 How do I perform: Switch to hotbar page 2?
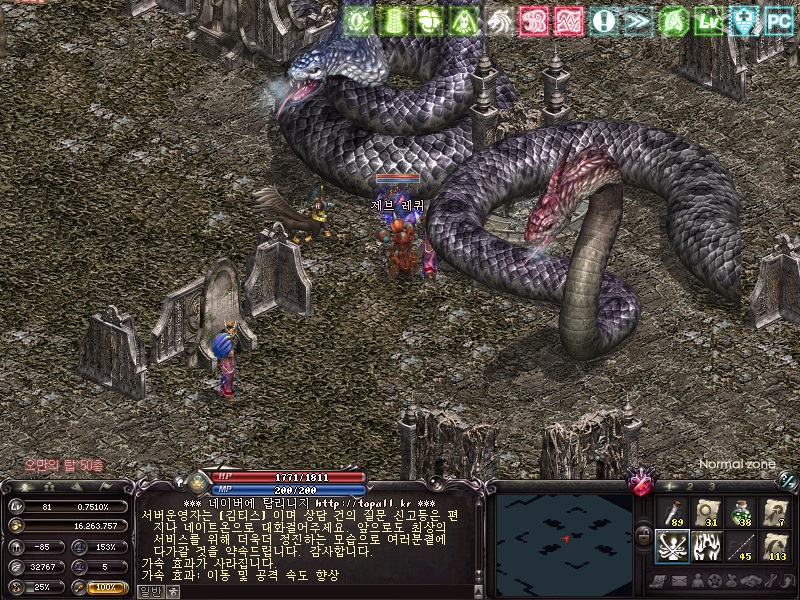(x=689, y=486)
